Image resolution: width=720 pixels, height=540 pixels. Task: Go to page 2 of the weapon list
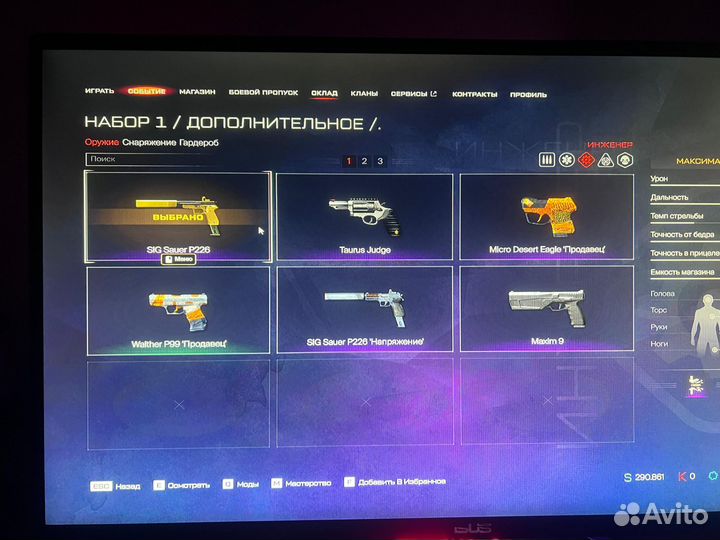tap(364, 161)
